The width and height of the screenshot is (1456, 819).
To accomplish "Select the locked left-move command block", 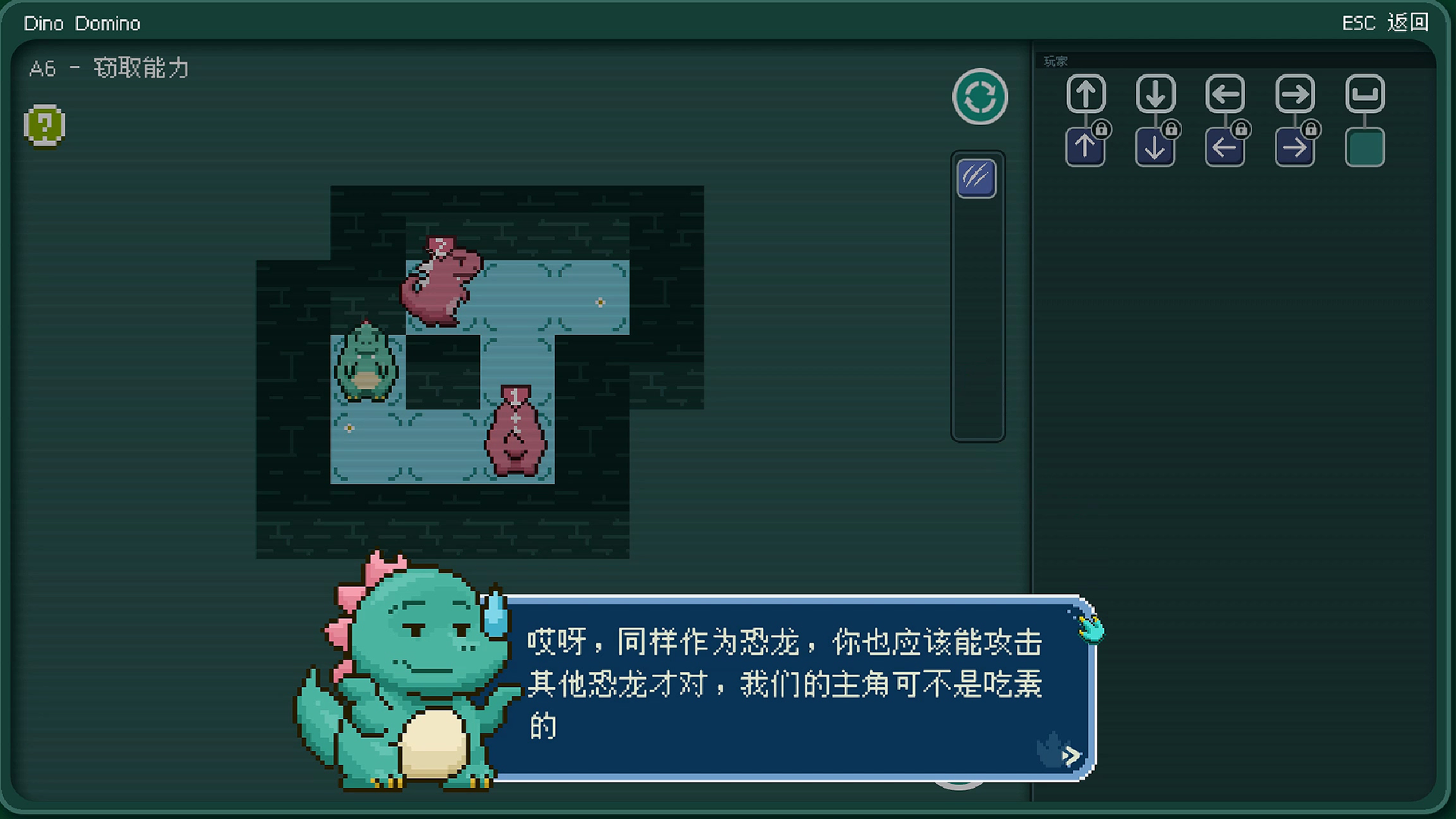I will click(x=1225, y=146).
